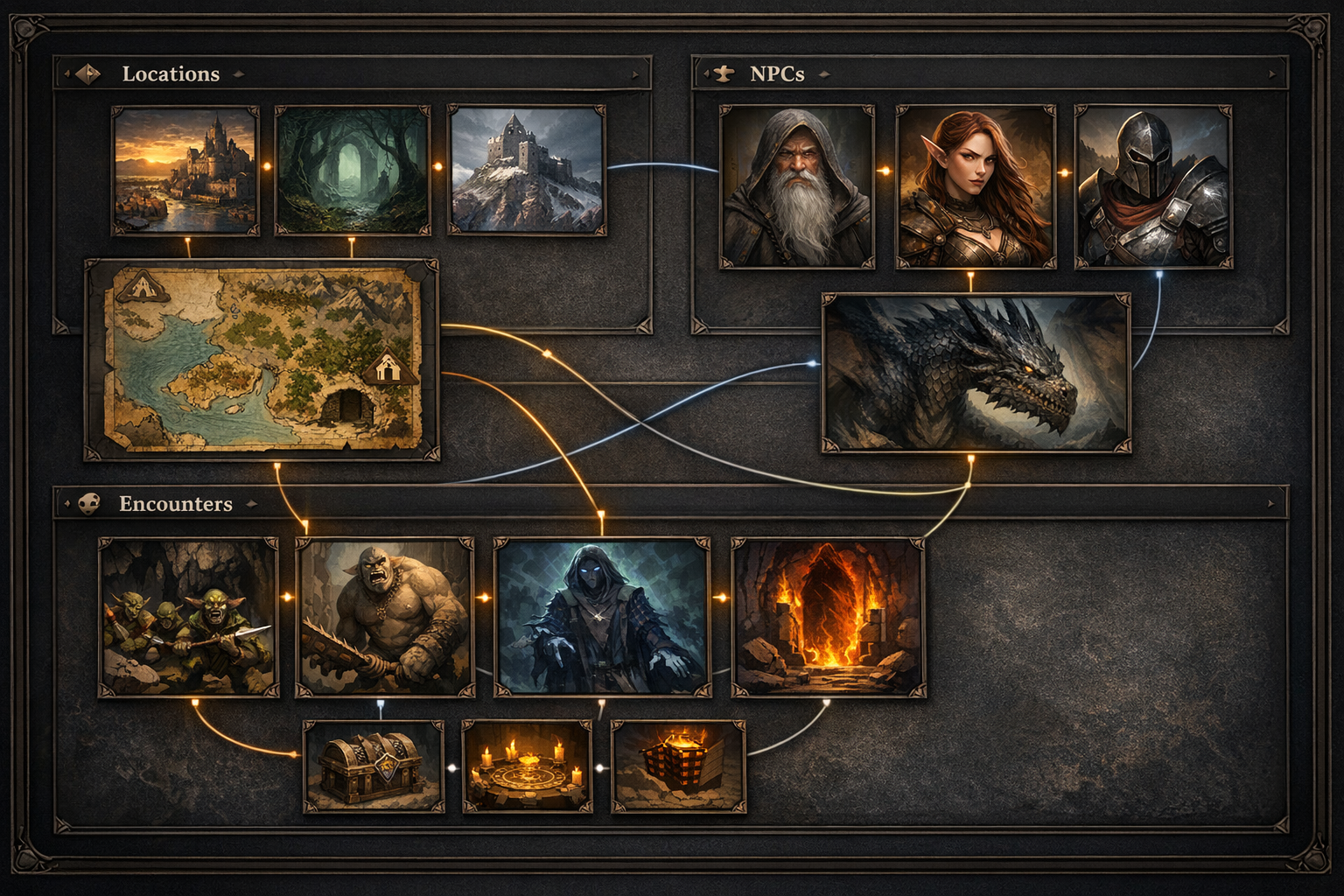Viewport: 1344px width, 896px height.
Task: Open the hooded dark sorcerer encounter
Action: tap(602, 617)
